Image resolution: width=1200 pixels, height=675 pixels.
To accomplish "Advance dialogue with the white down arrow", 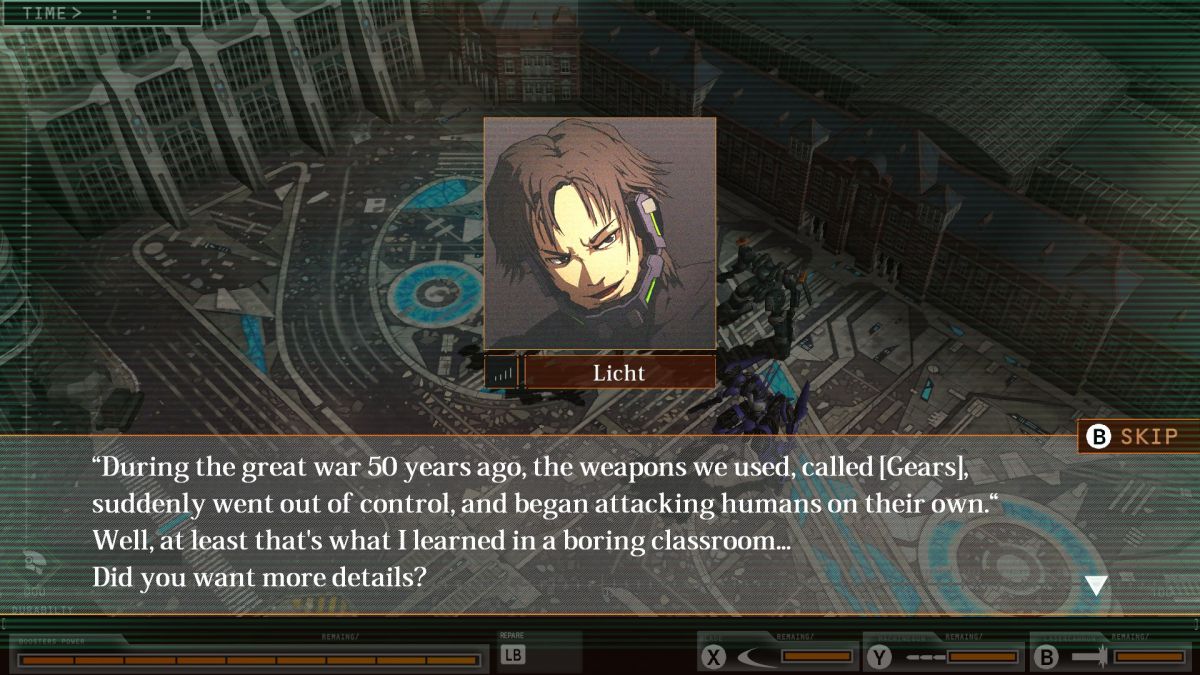I will [1096, 586].
